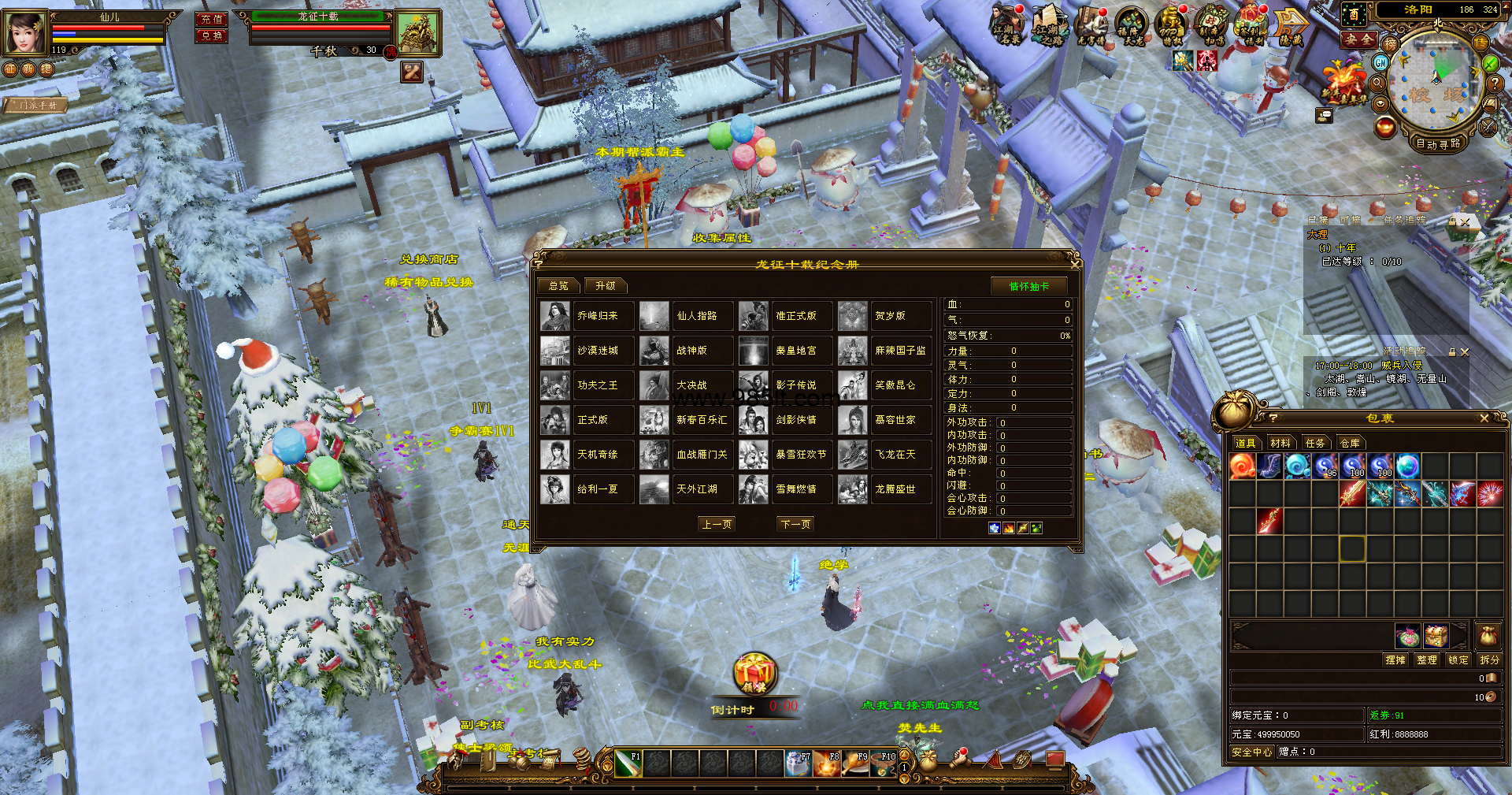Open a stall with the 摆摊 button
Viewport: 1512px width, 795px height.
(x=1395, y=659)
